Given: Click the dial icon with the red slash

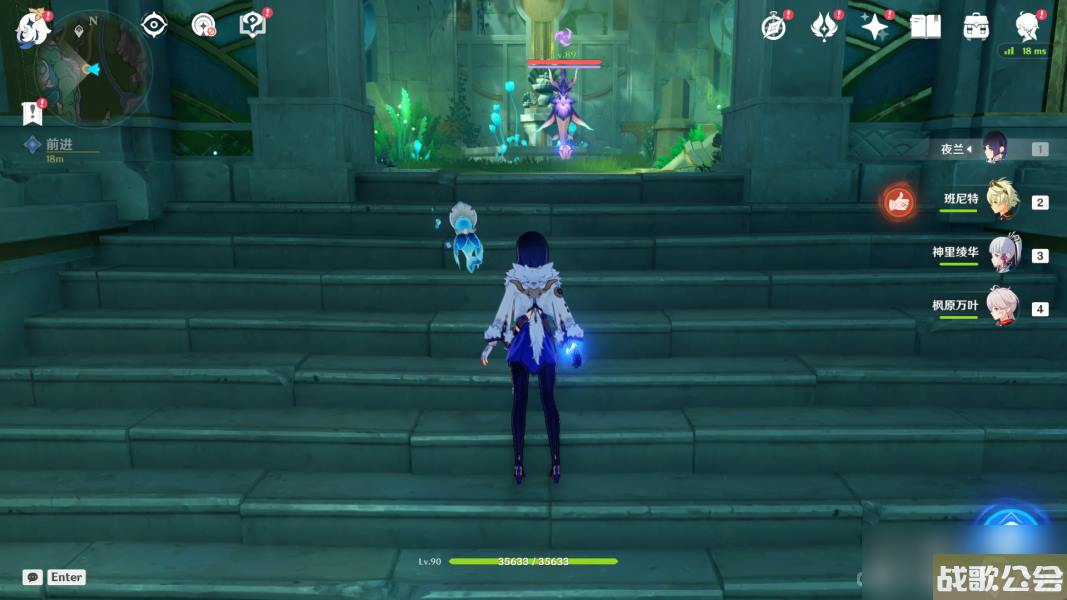Looking at the screenshot, I should click(204, 25).
